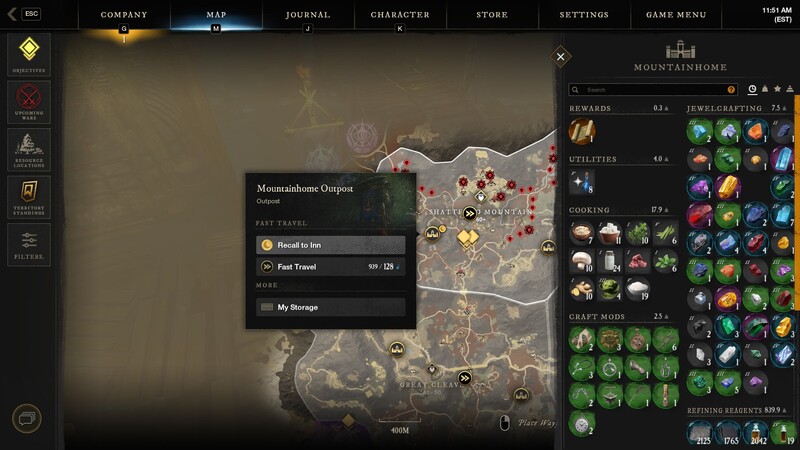This screenshot has width=800, height=450.
Task: Open the Company tab
Action: click(x=124, y=15)
